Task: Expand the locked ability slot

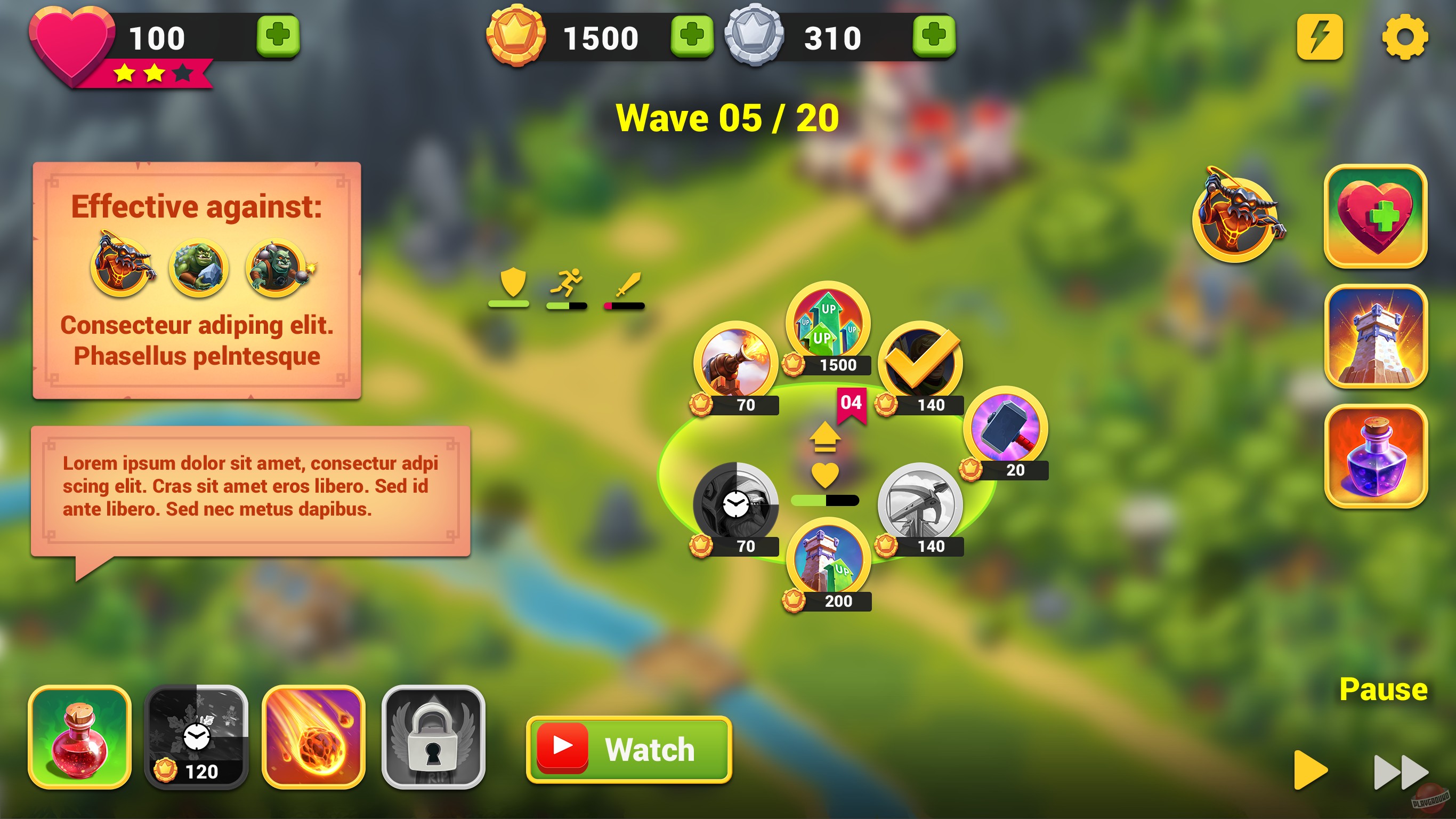Action: 431,735
